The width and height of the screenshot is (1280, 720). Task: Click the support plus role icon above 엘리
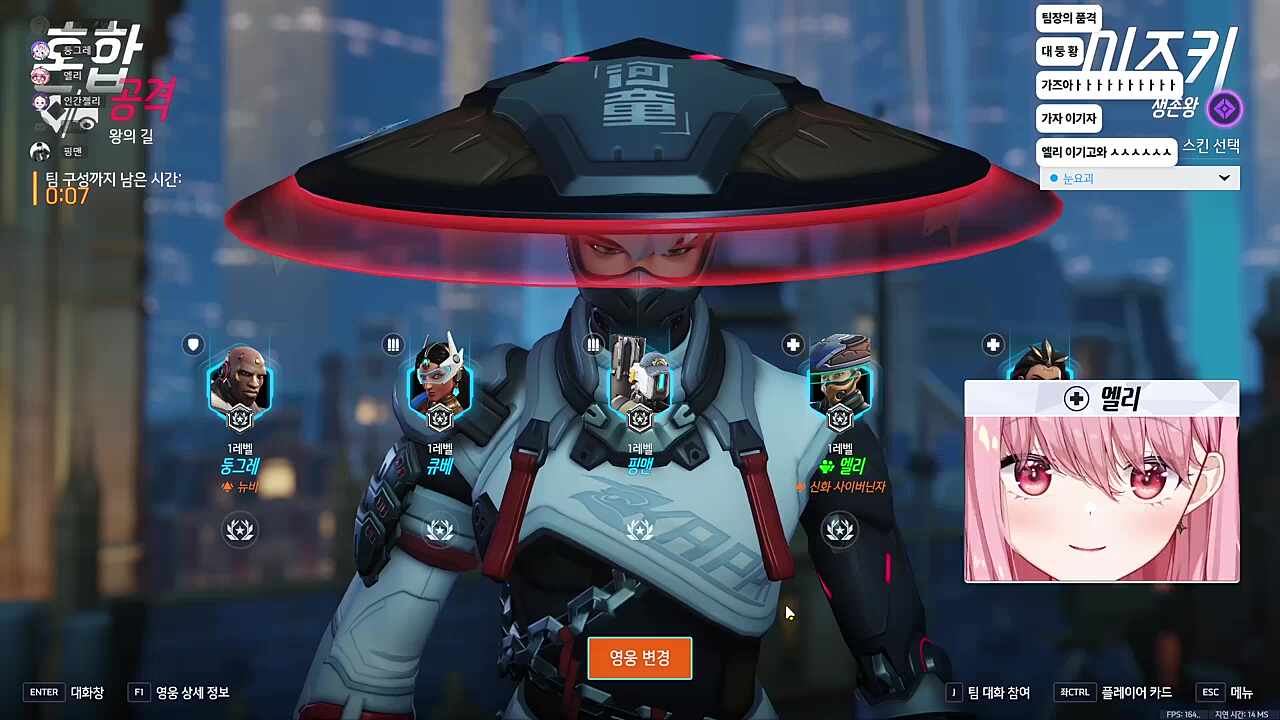792,345
